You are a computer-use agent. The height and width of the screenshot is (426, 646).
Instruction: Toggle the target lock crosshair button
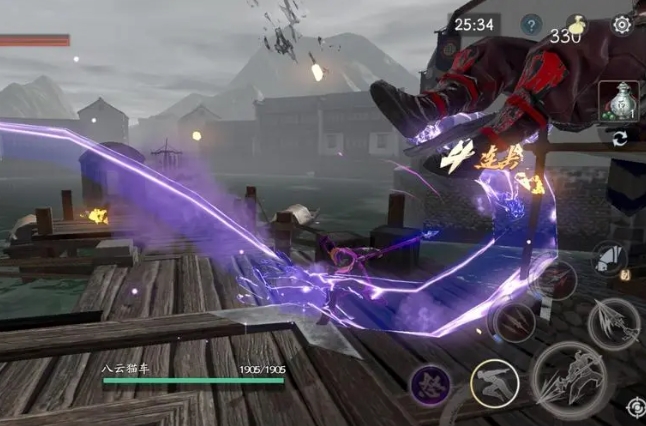(636, 407)
